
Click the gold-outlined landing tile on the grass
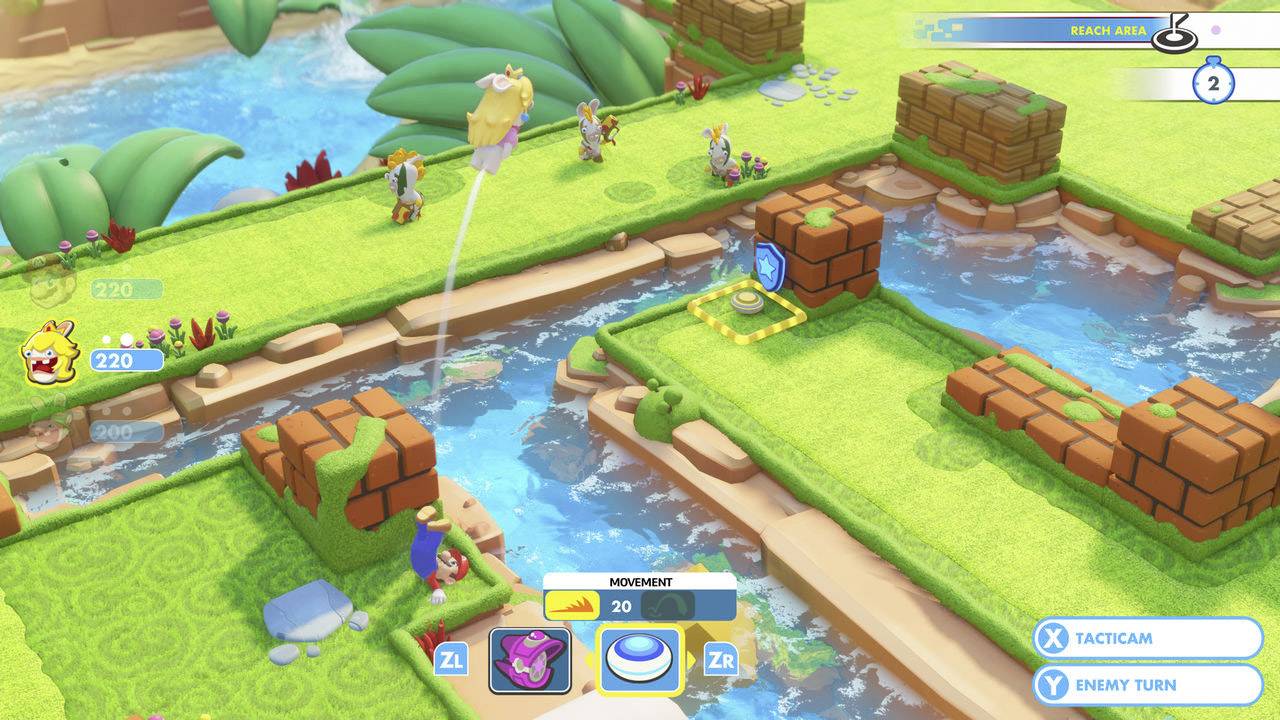[746, 313]
